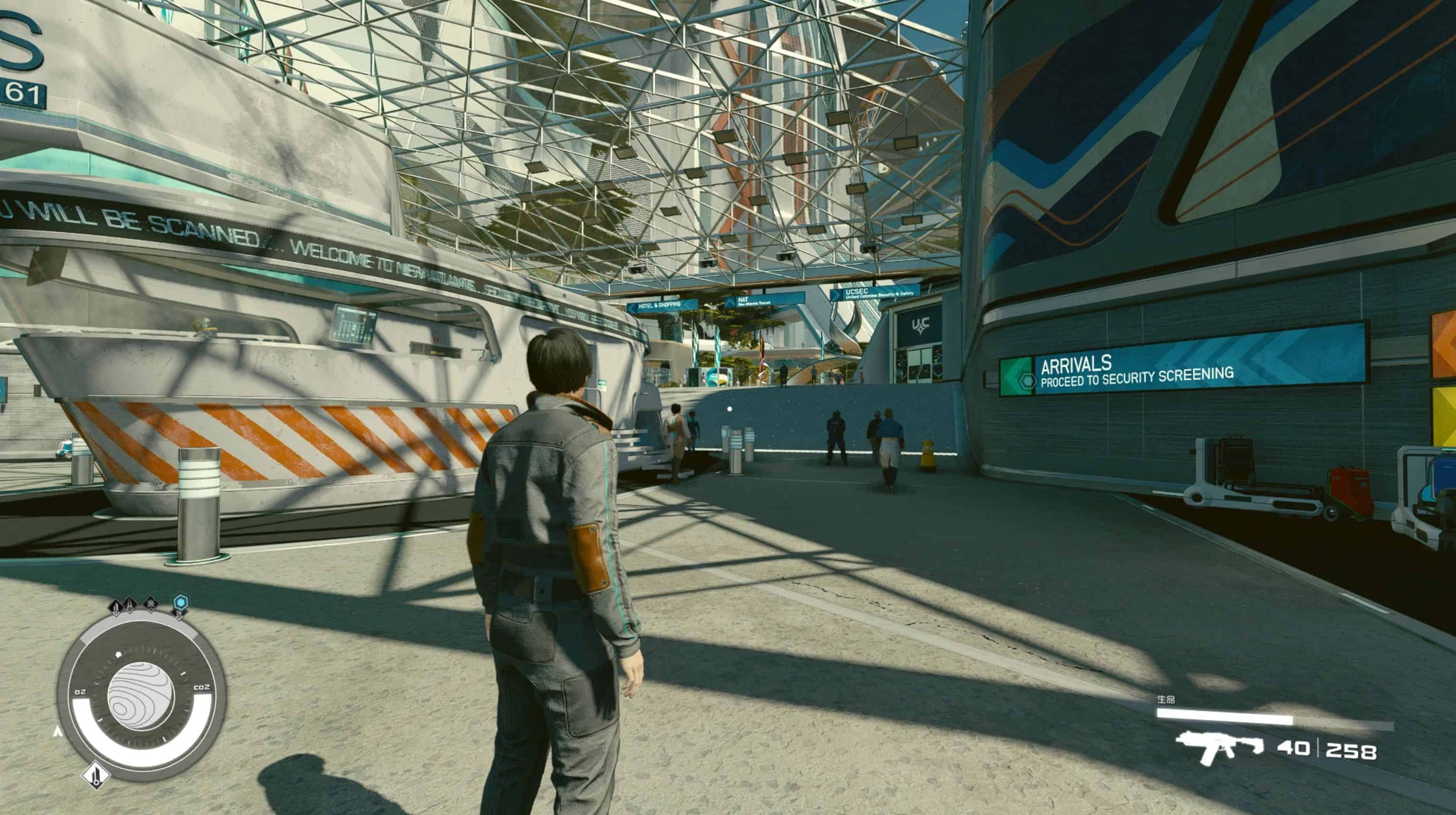
Task: Click the blue hexagon marker above the compass
Action: pos(181,602)
